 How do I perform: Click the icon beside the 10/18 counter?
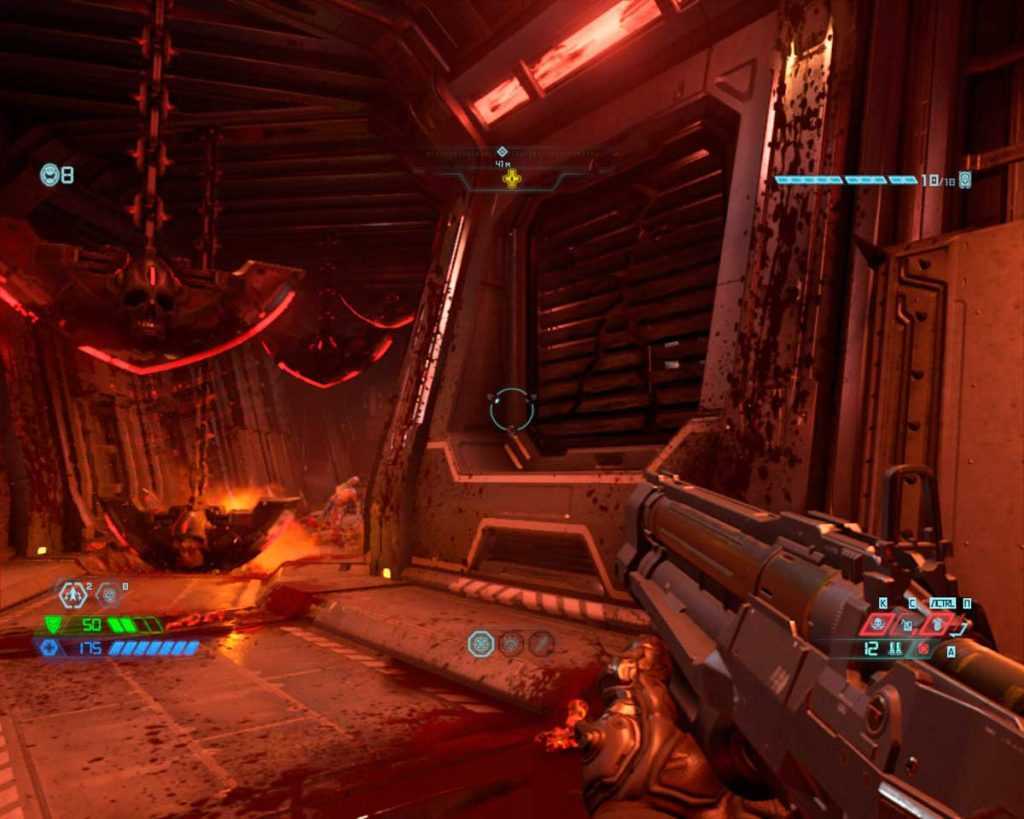(965, 180)
